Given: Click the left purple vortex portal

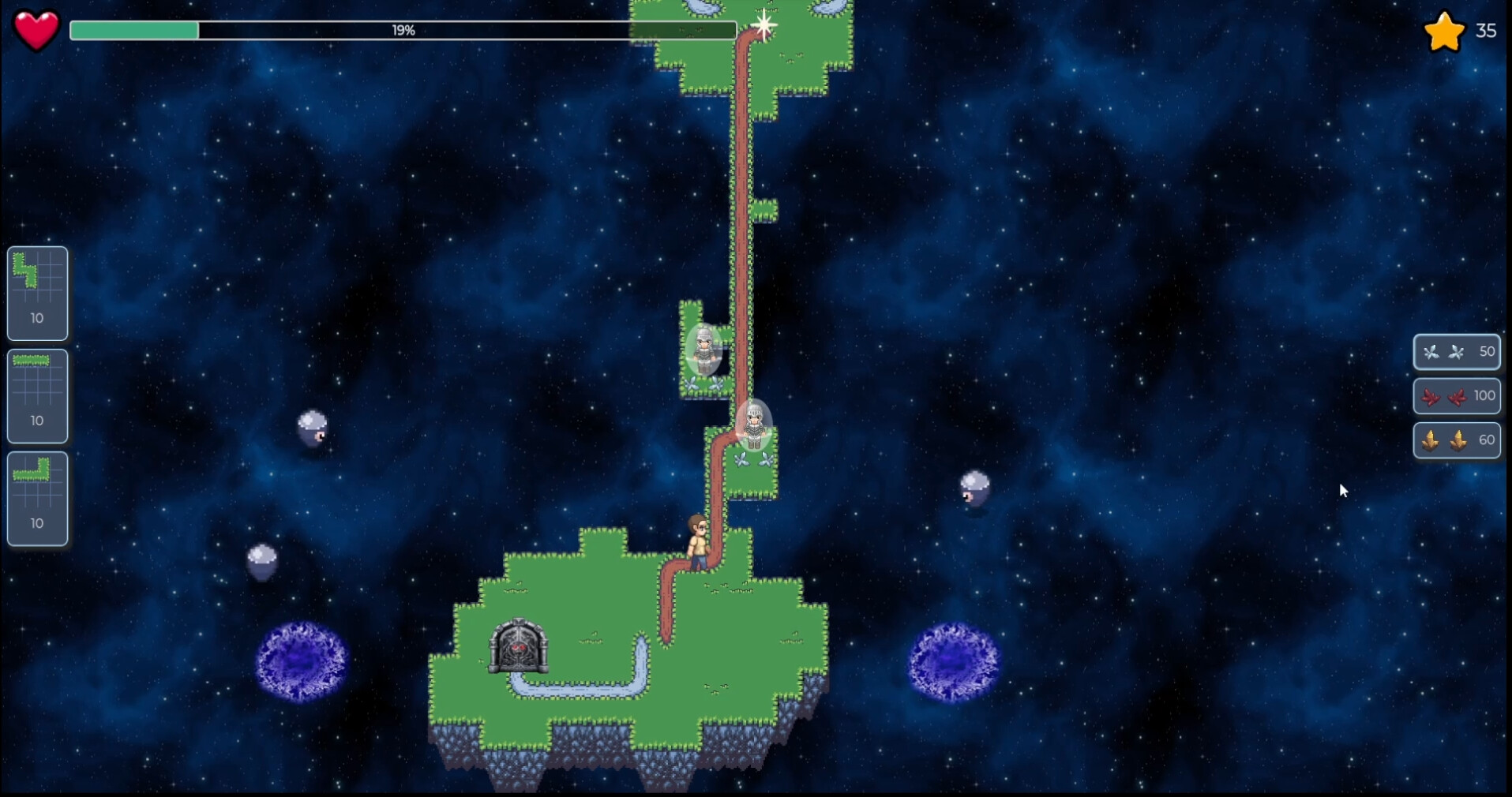Looking at the screenshot, I should point(302,660).
